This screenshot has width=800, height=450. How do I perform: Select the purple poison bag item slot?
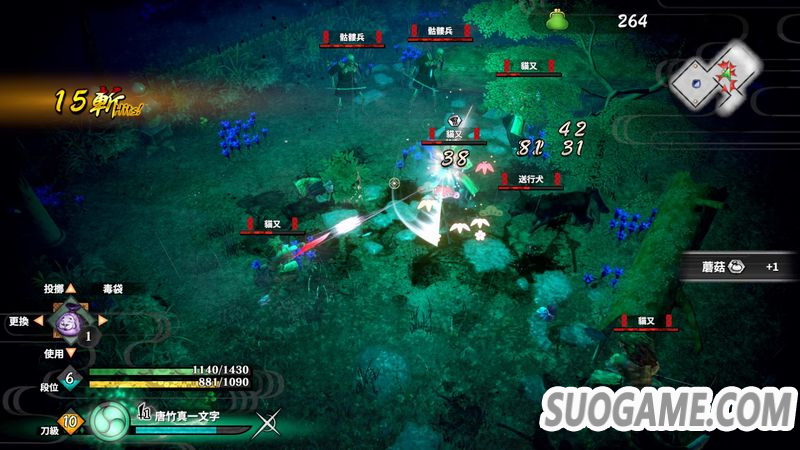[70, 322]
